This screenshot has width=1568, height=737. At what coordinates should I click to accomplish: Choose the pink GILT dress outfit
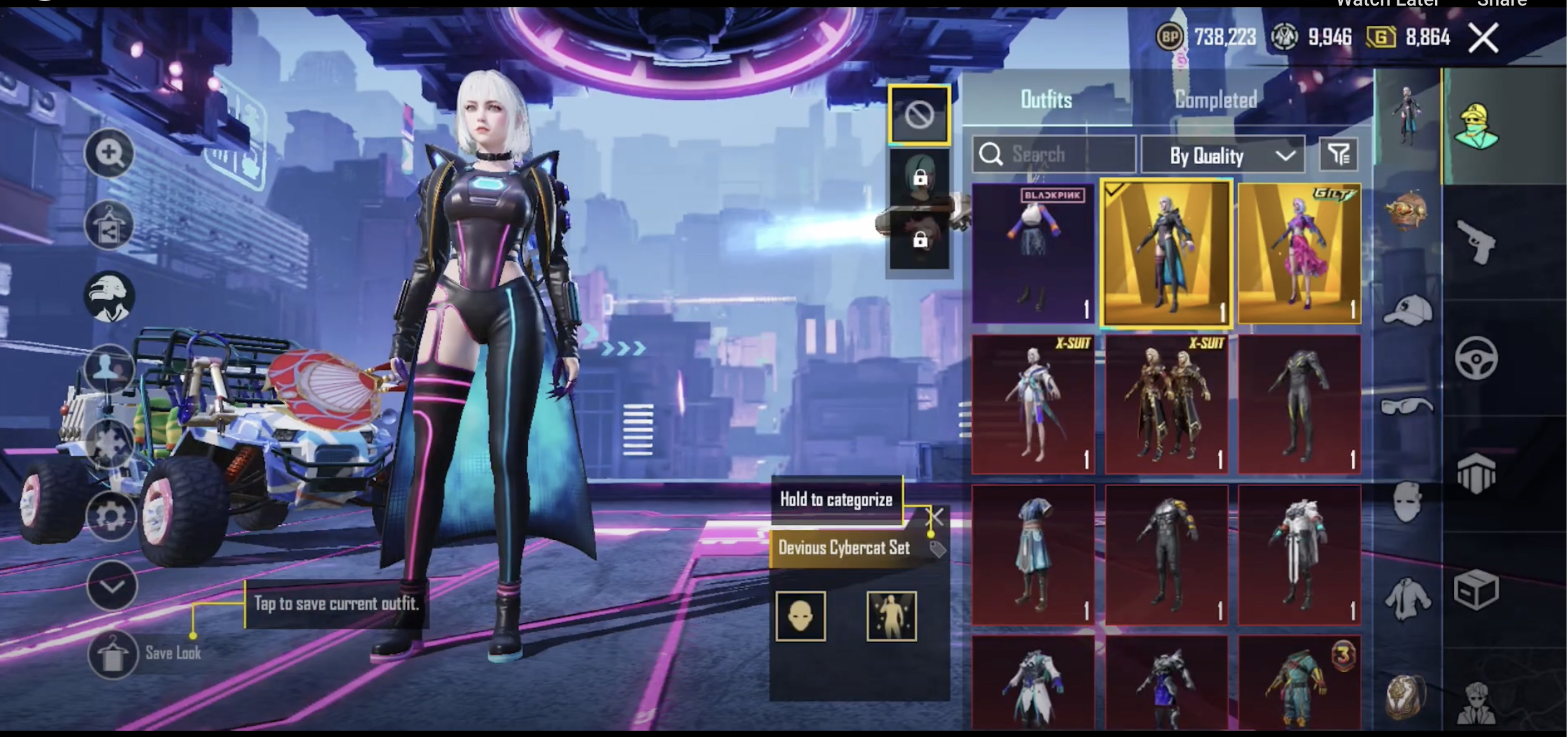pos(1299,254)
